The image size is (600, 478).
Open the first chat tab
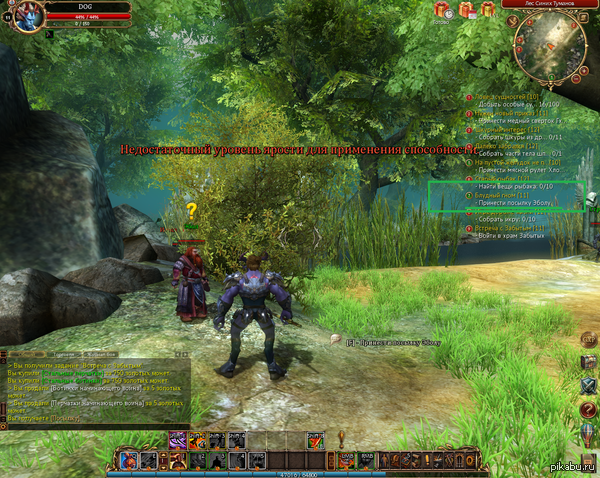click(x=22, y=354)
